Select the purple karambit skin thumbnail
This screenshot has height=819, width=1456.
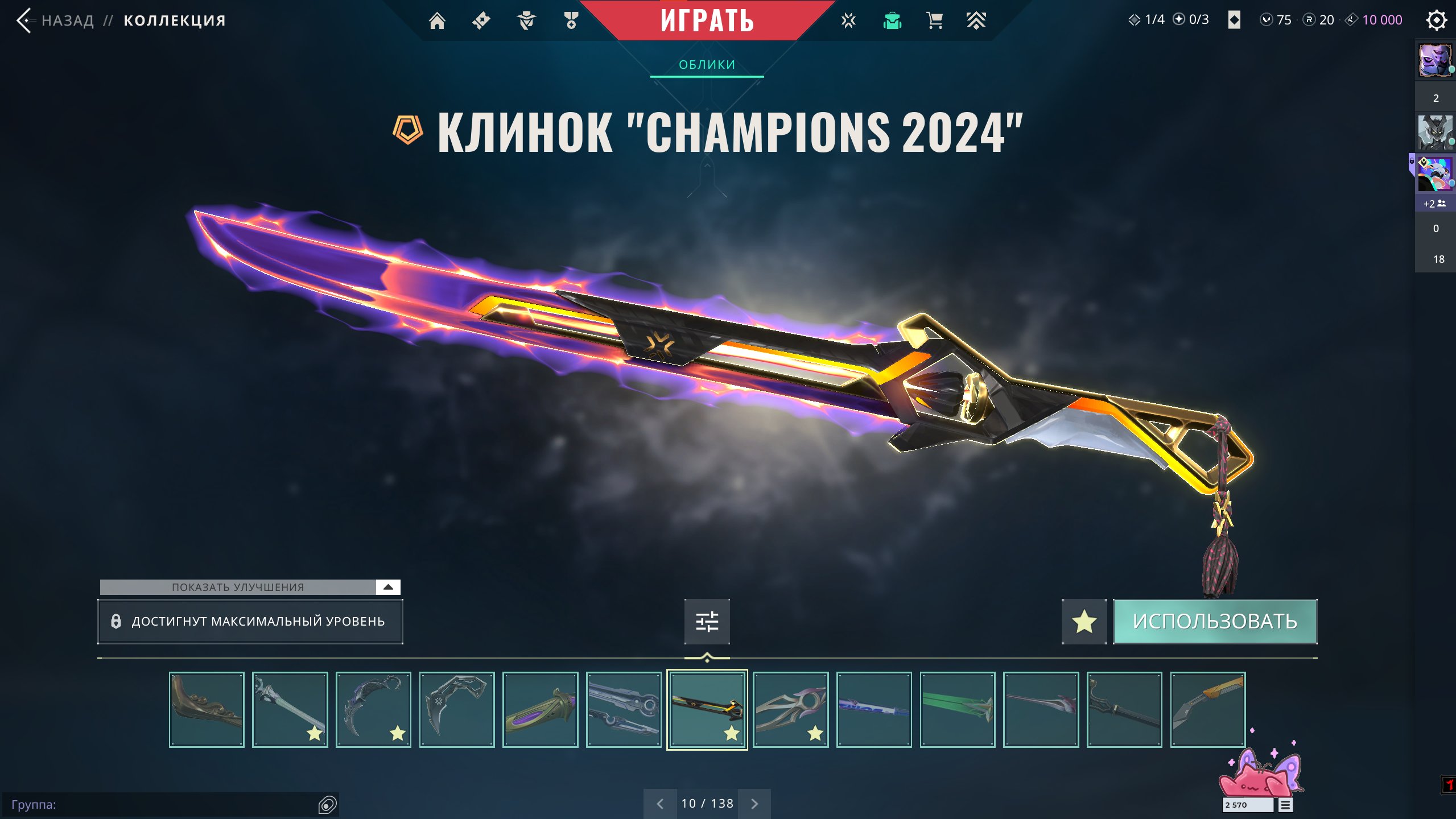click(373, 709)
